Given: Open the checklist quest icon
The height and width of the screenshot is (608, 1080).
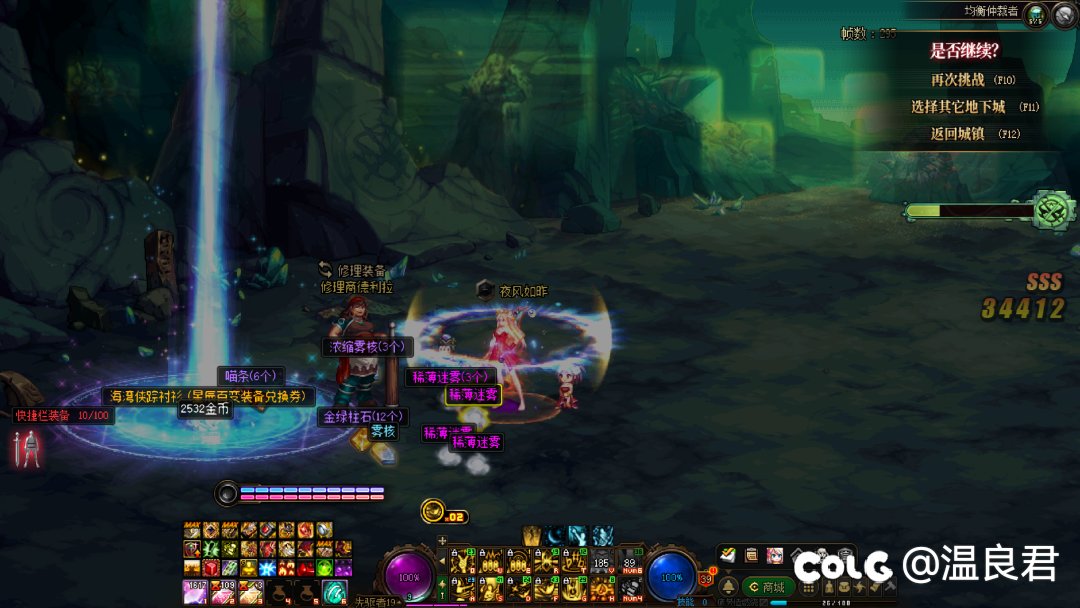Looking at the screenshot, I should (x=728, y=555).
